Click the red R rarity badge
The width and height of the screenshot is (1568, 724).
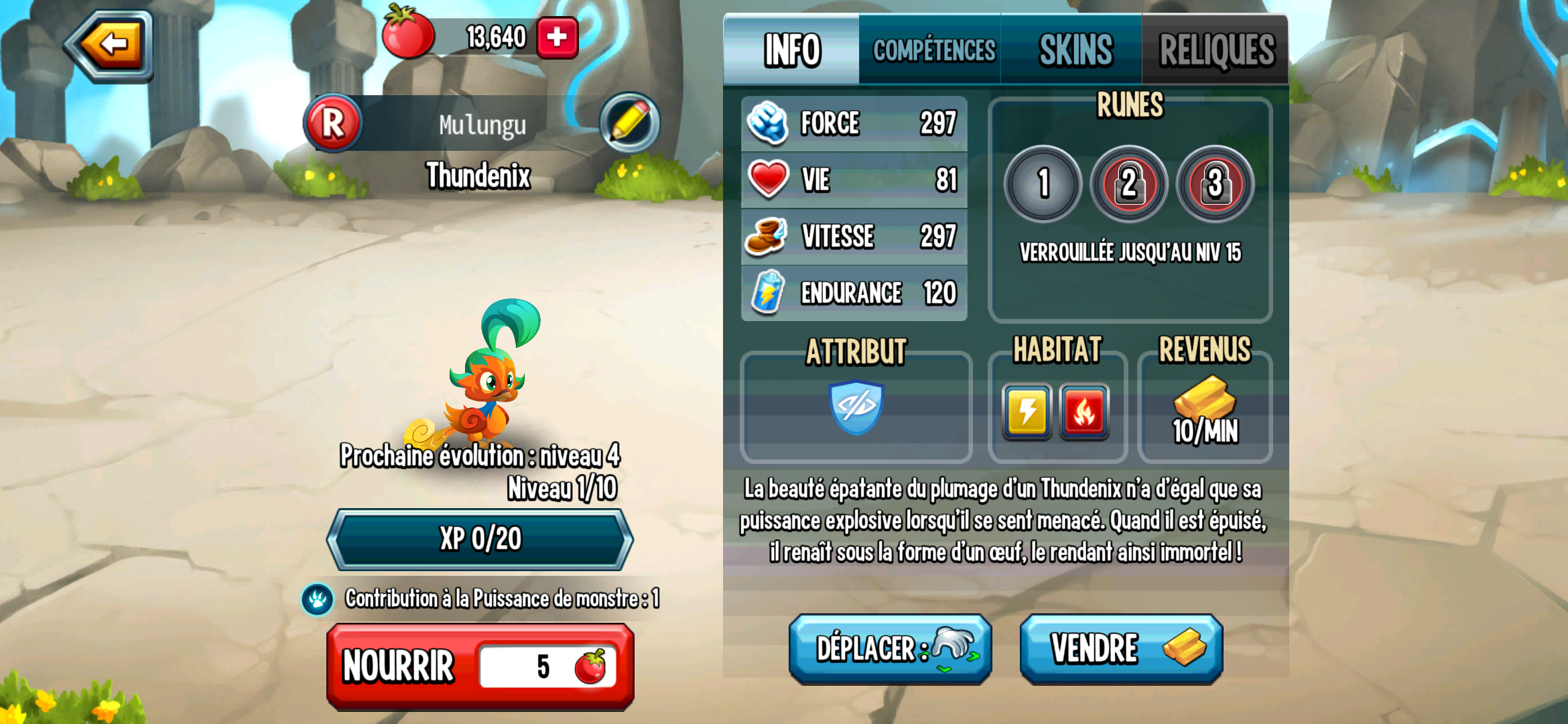pyautogui.click(x=333, y=123)
